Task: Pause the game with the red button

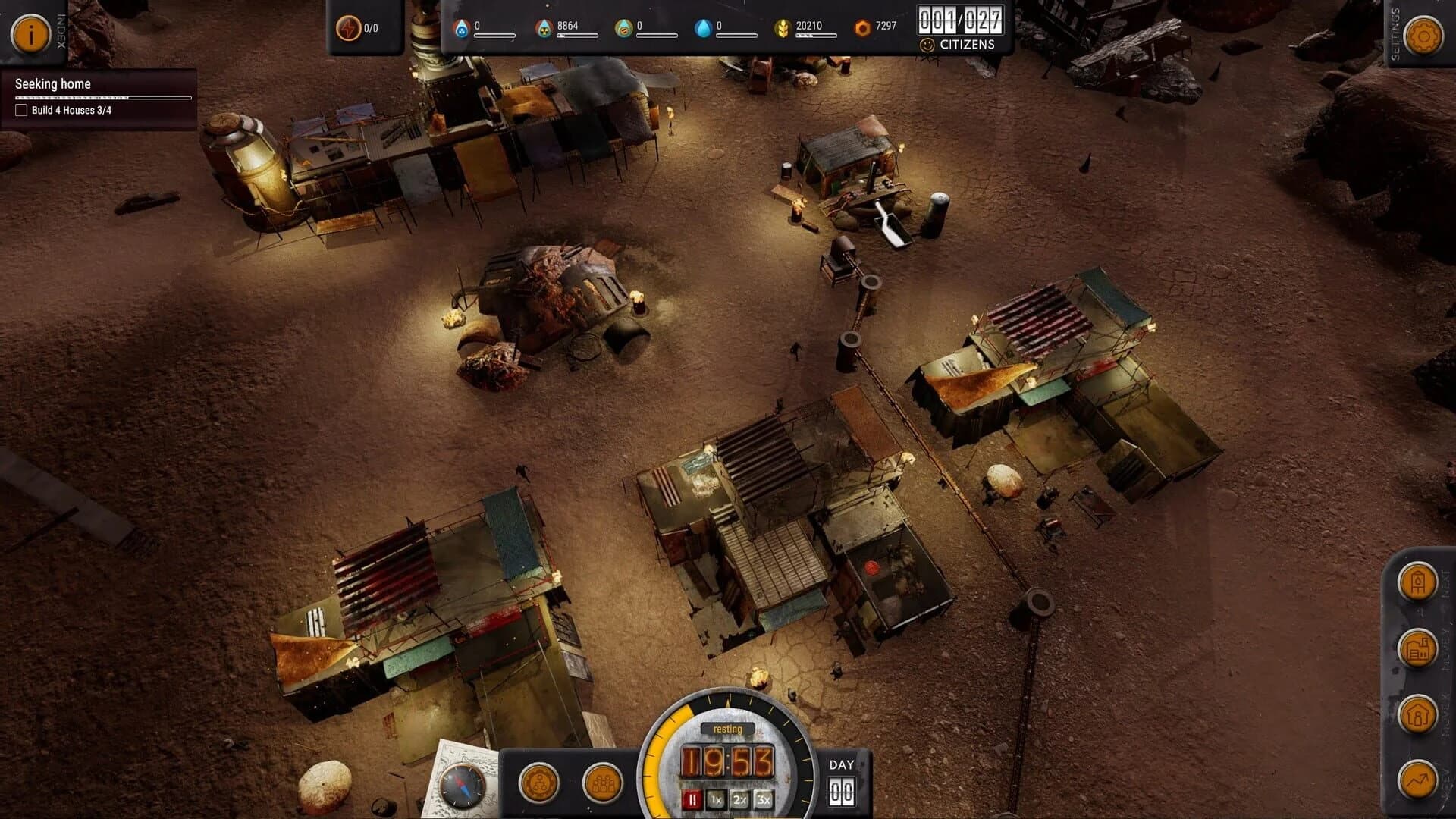Action: click(692, 799)
